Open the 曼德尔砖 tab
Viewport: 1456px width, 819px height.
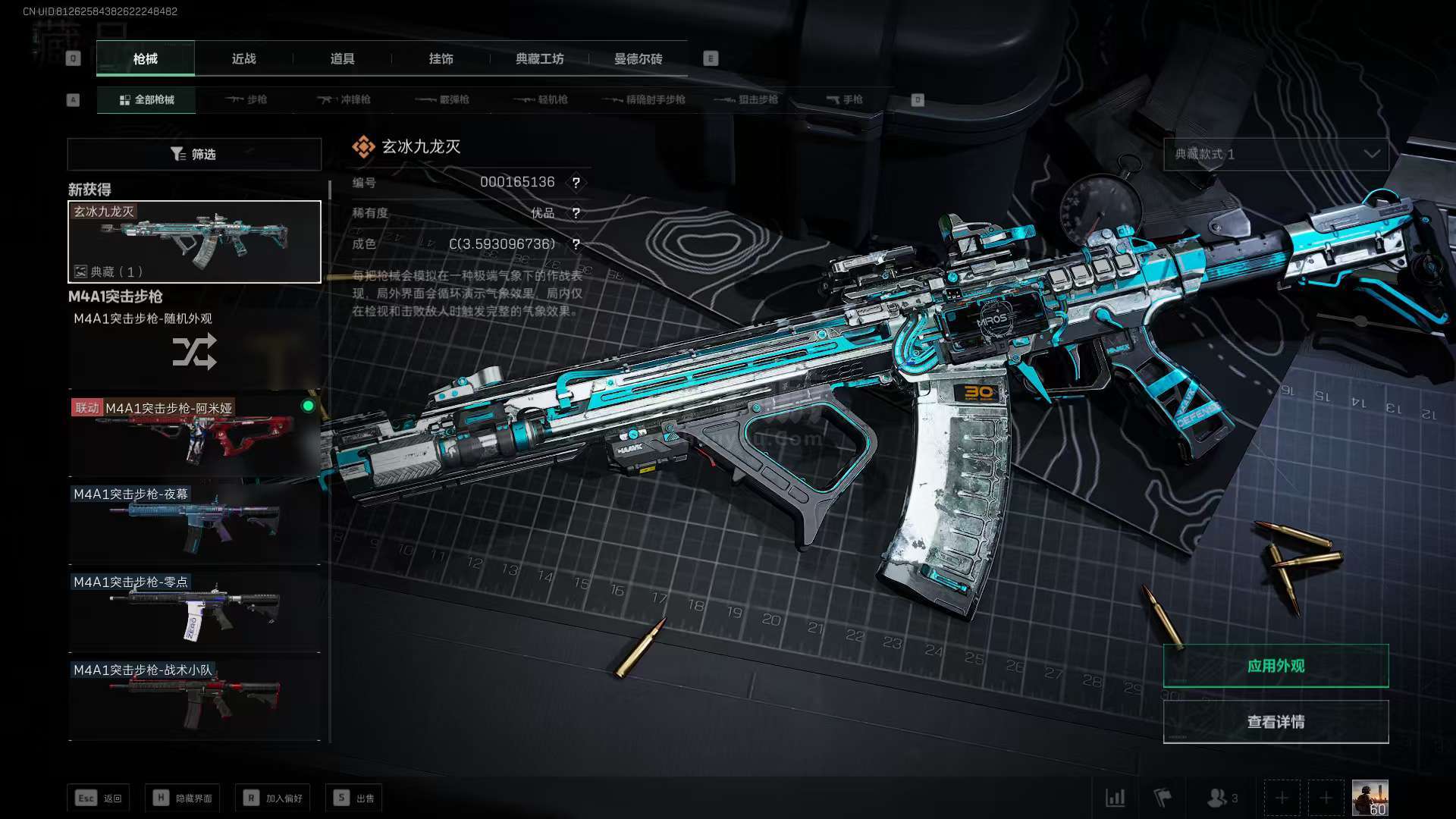click(638, 58)
